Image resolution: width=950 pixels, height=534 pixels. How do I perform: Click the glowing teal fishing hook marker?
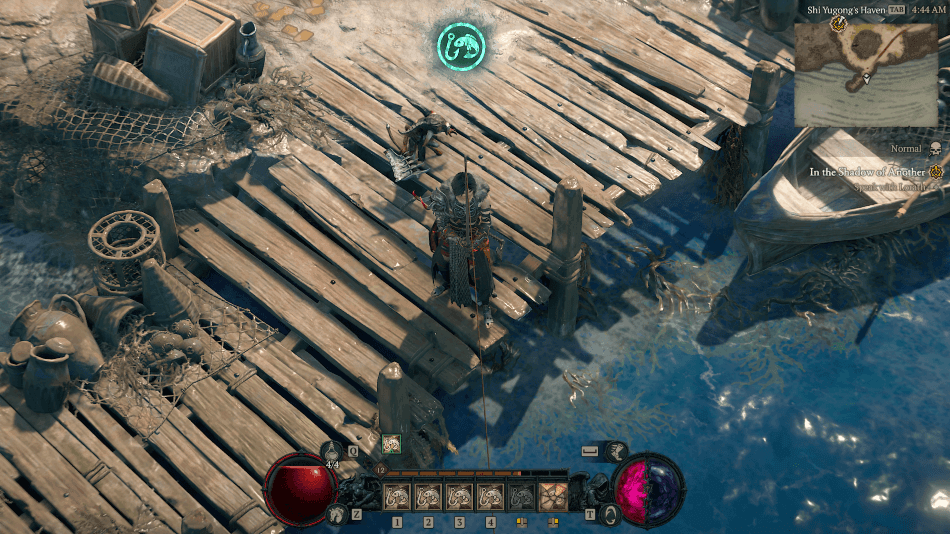tap(460, 44)
